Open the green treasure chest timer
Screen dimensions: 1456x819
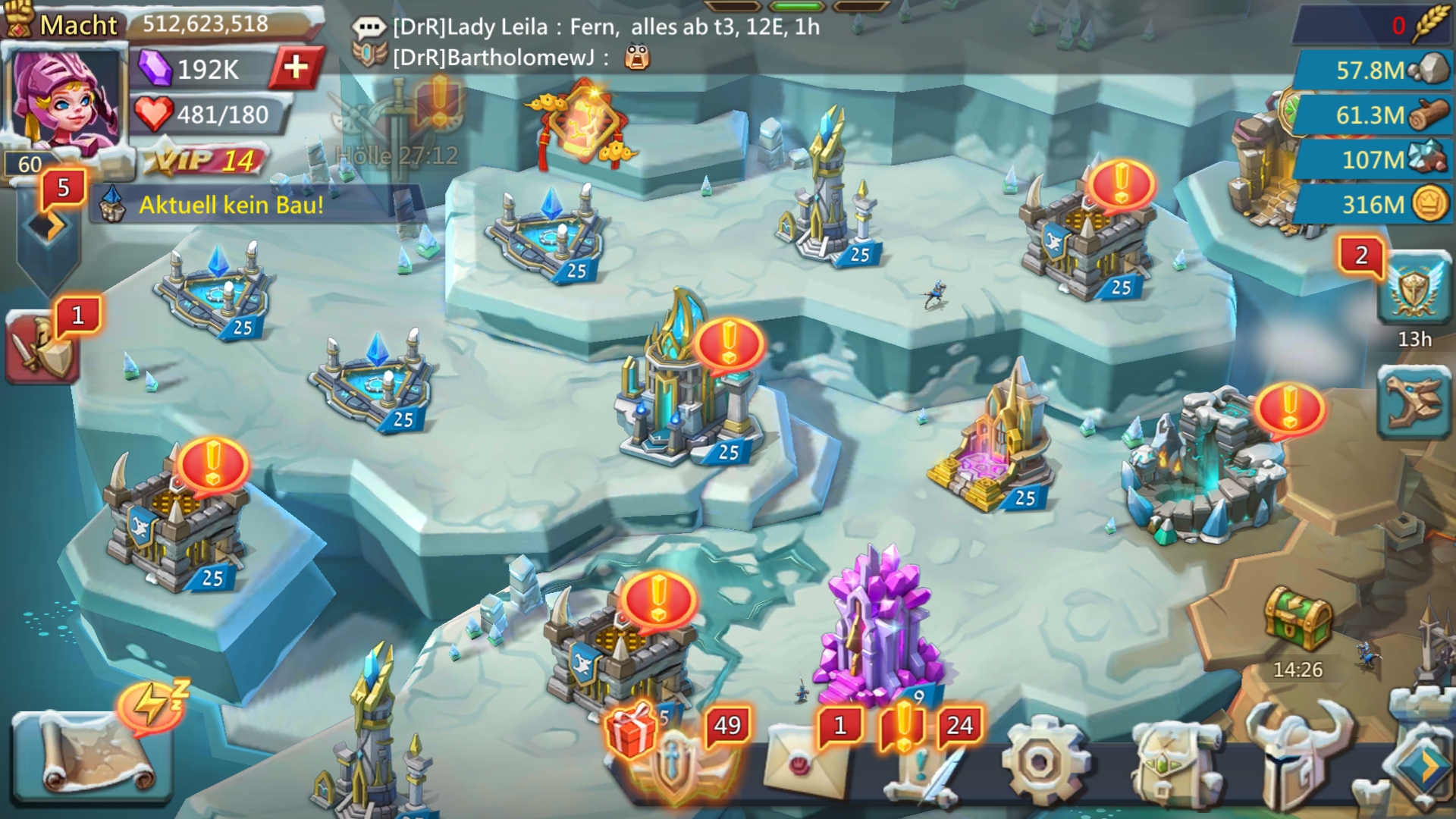point(1298,622)
